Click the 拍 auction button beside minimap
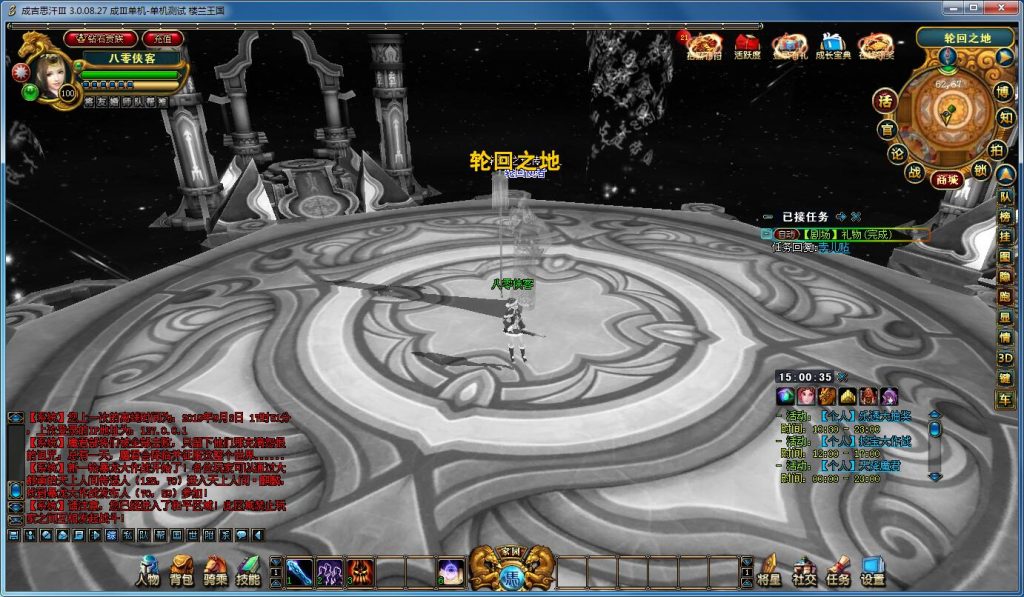 pyautogui.click(x=997, y=148)
